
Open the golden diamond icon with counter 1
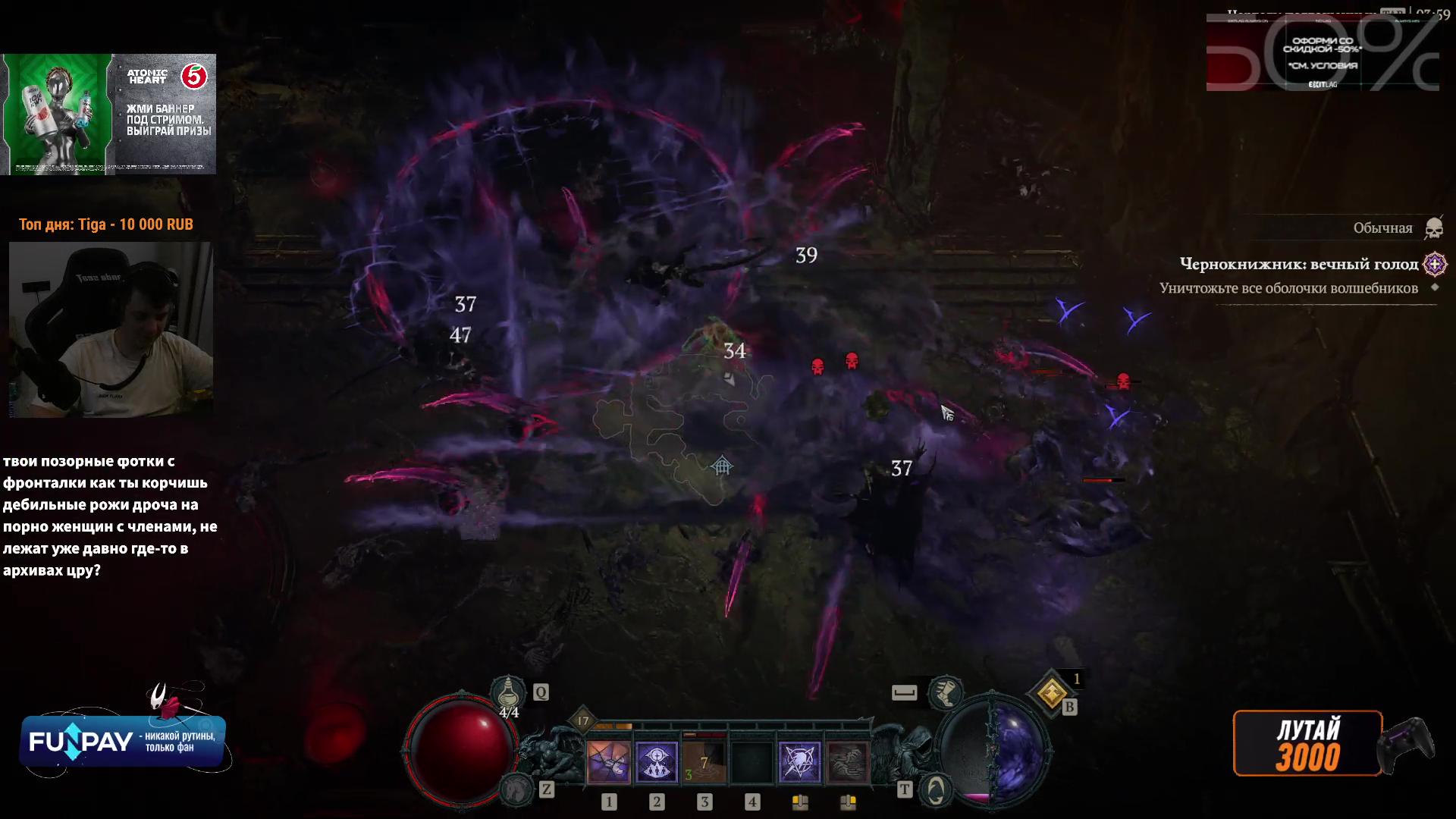(1052, 692)
